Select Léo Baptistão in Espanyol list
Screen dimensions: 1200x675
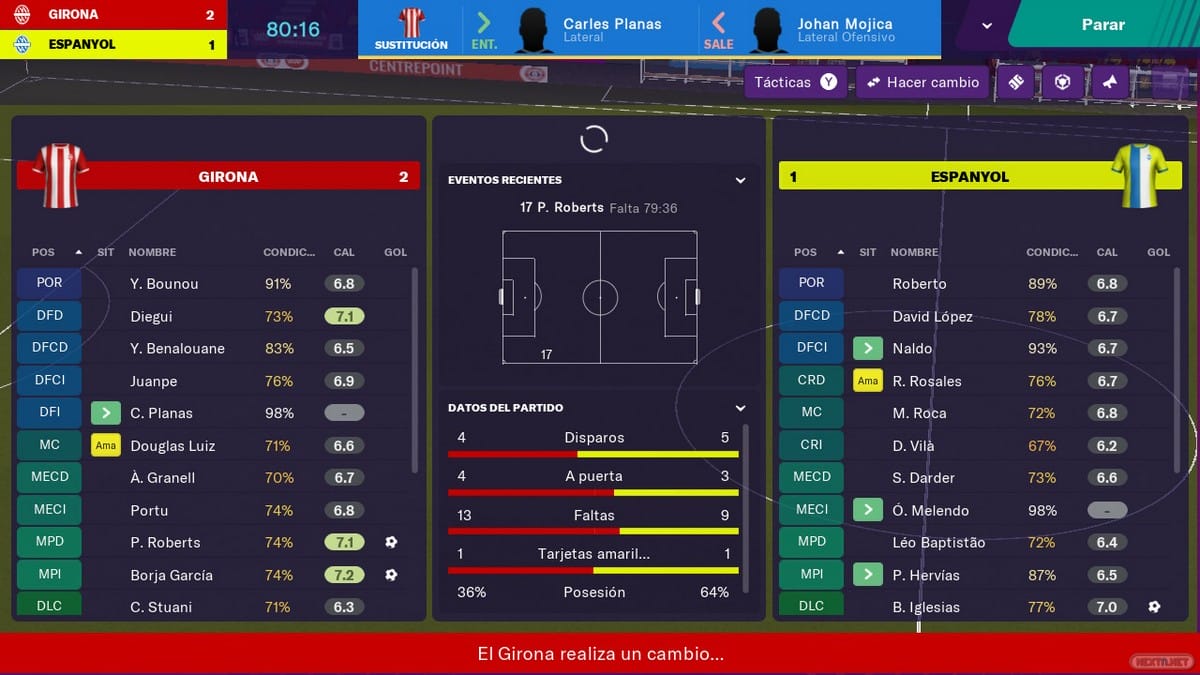(x=938, y=542)
